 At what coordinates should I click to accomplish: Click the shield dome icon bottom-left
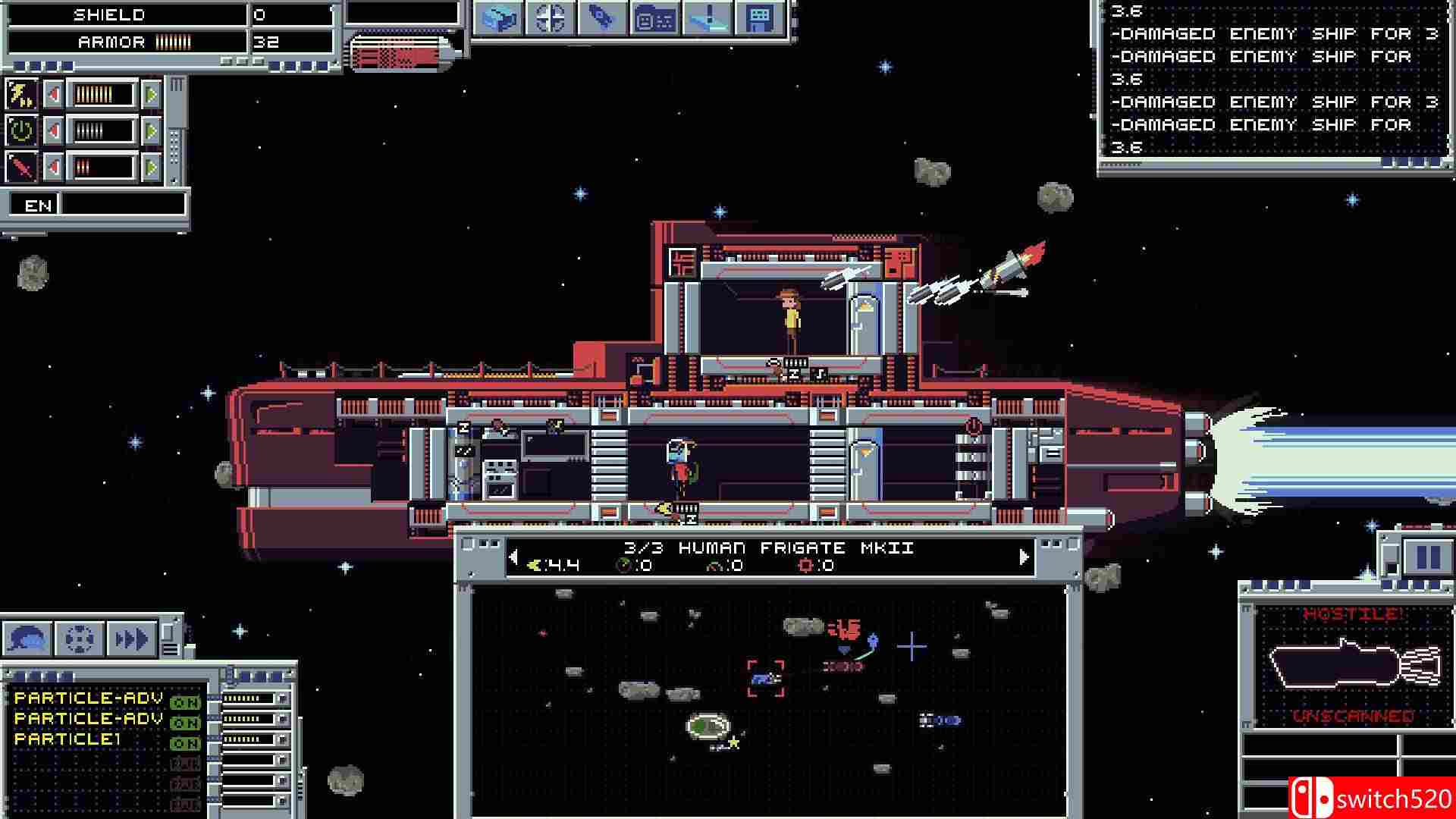coord(28,638)
